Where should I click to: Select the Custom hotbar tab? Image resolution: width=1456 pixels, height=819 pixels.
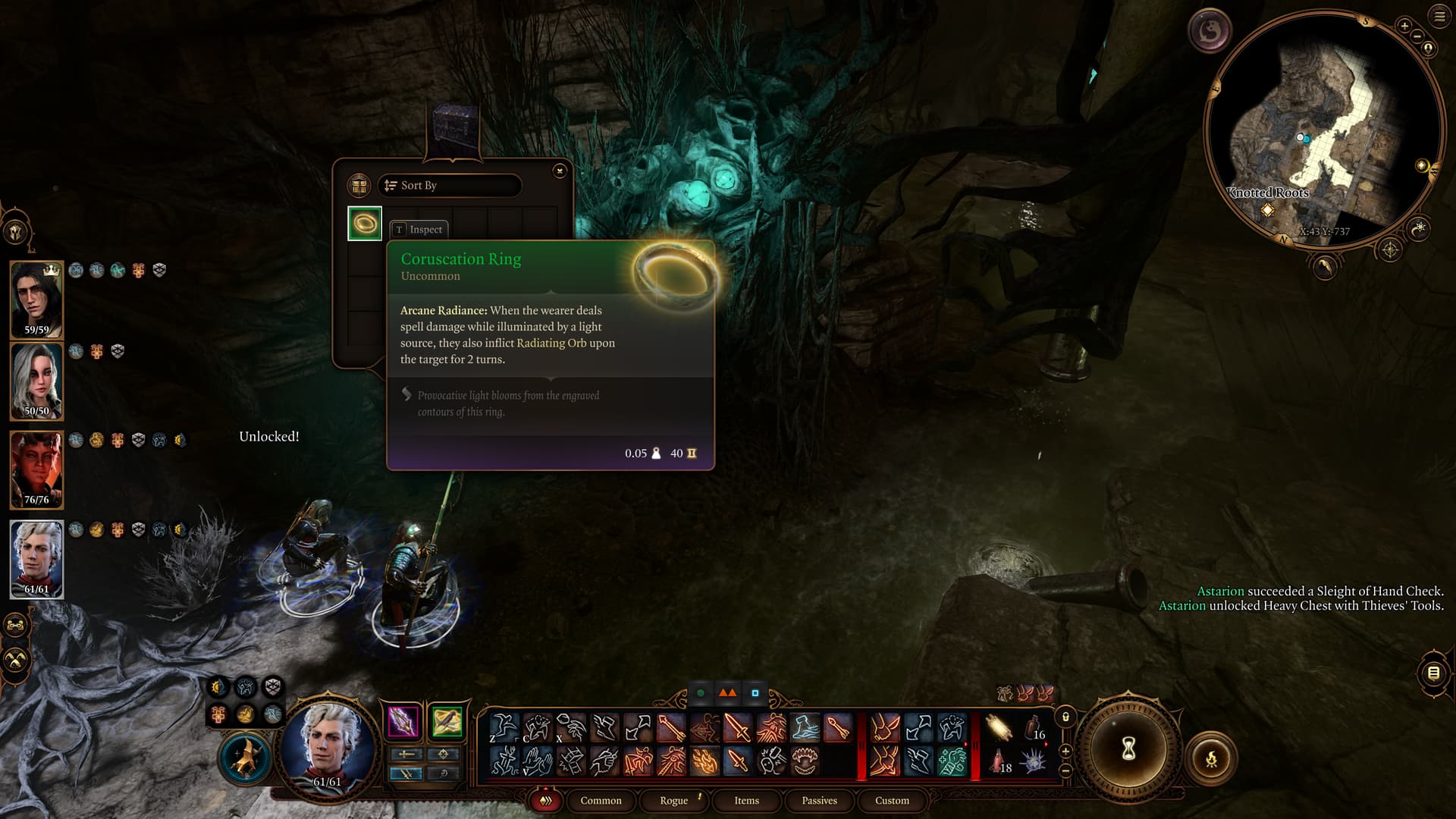(x=892, y=801)
